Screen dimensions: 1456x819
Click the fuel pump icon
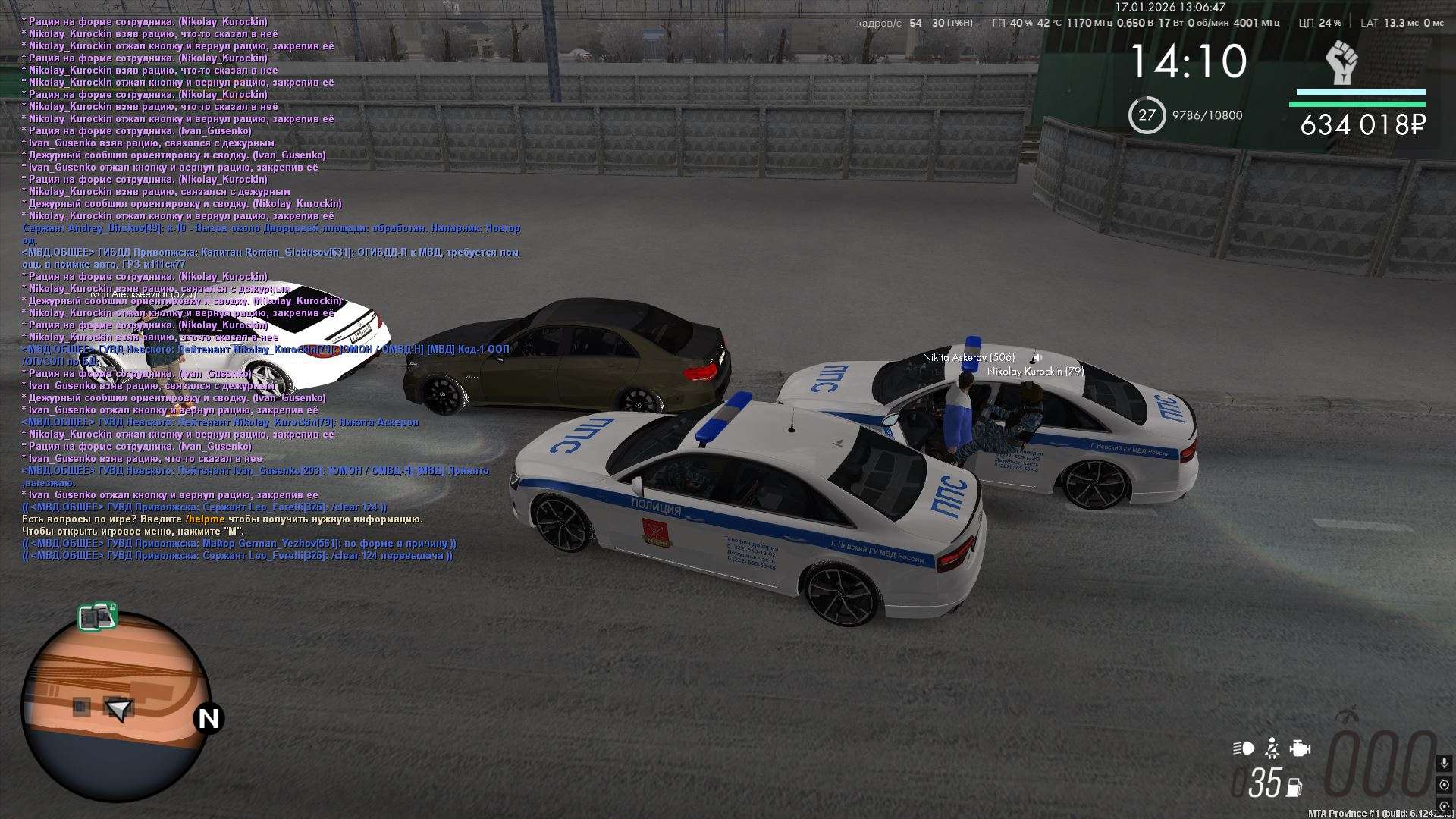click(1294, 786)
